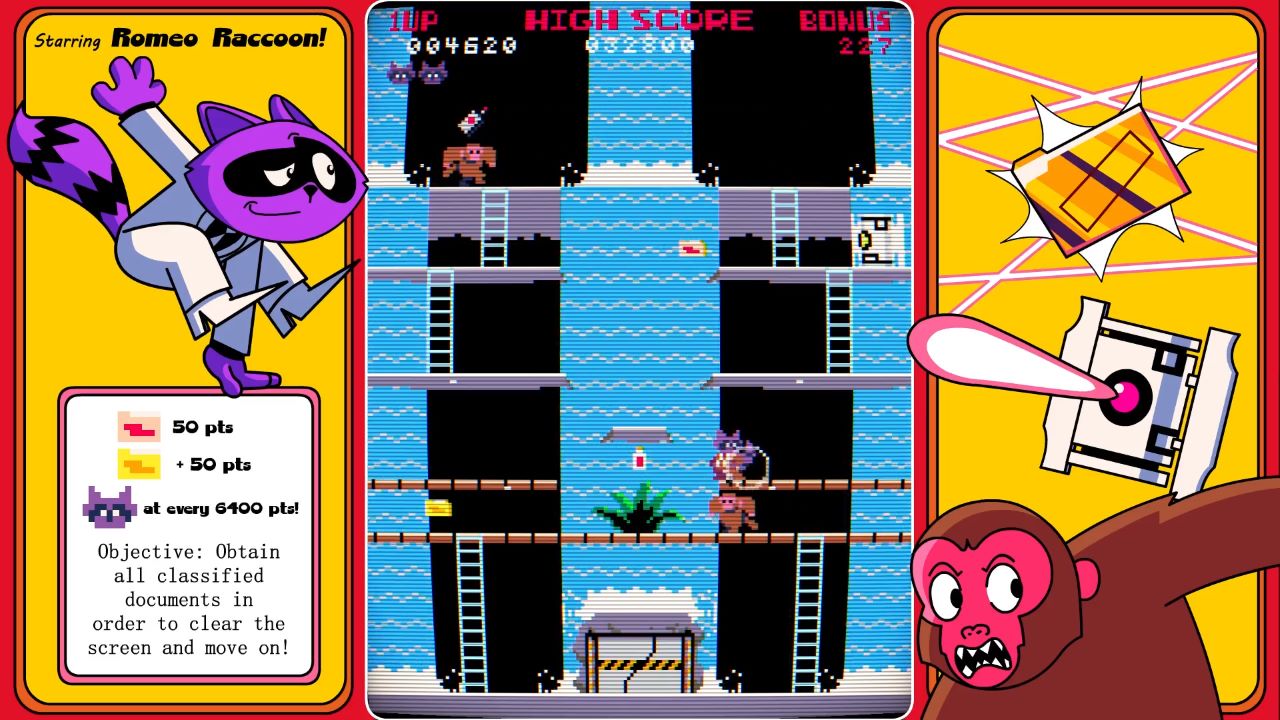Click the Starring Romeo Raccoon! title

click(x=180, y=38)
